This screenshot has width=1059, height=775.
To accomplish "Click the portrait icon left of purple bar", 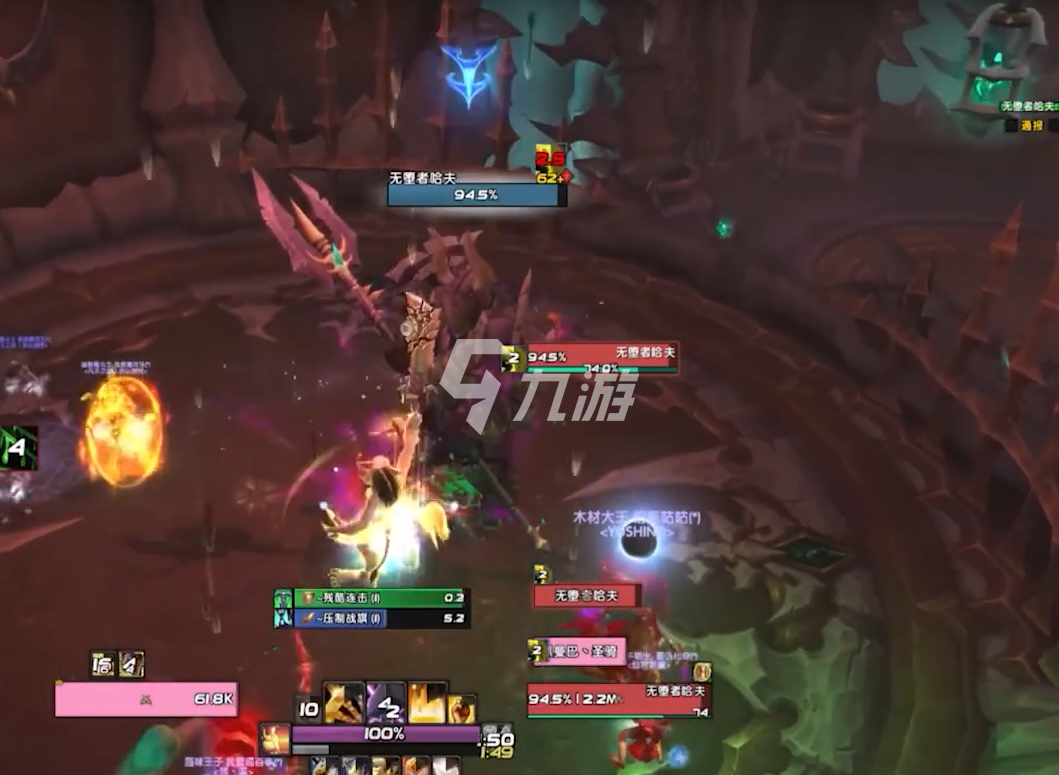I will coord(274,739).
